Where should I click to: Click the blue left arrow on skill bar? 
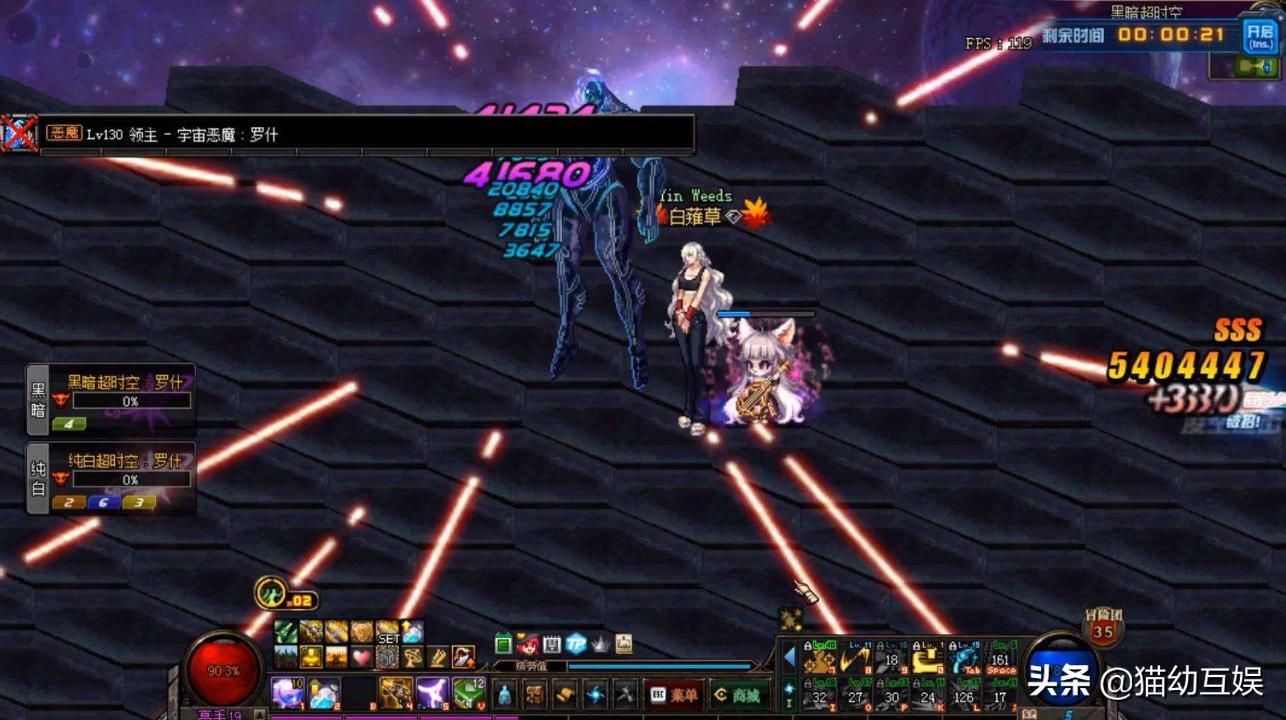coord(789,657)
